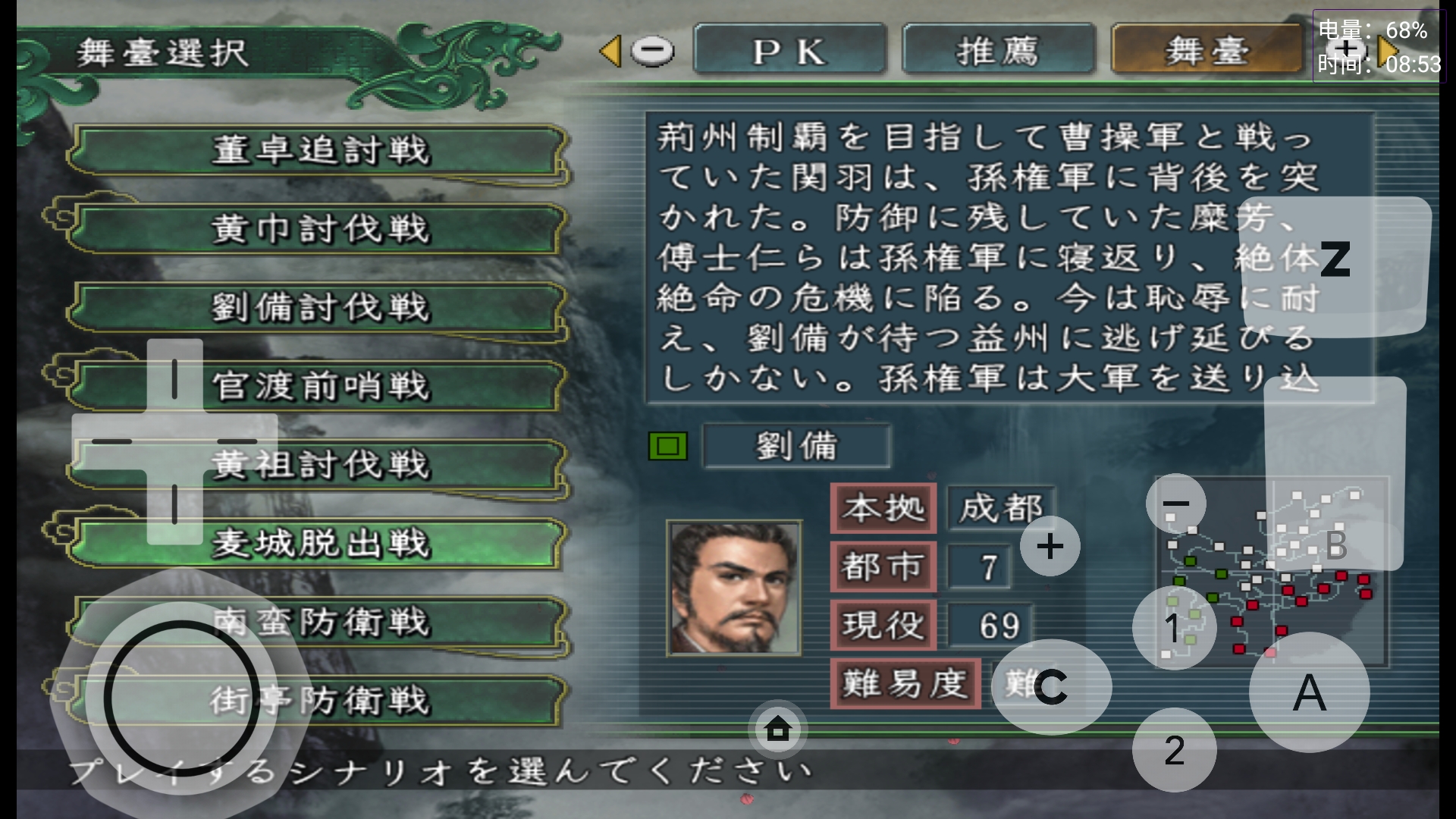Choose the 南蛮防衛戦 scenario
The height and width of the screenshot is (819, 1456).
click(318, 623)
